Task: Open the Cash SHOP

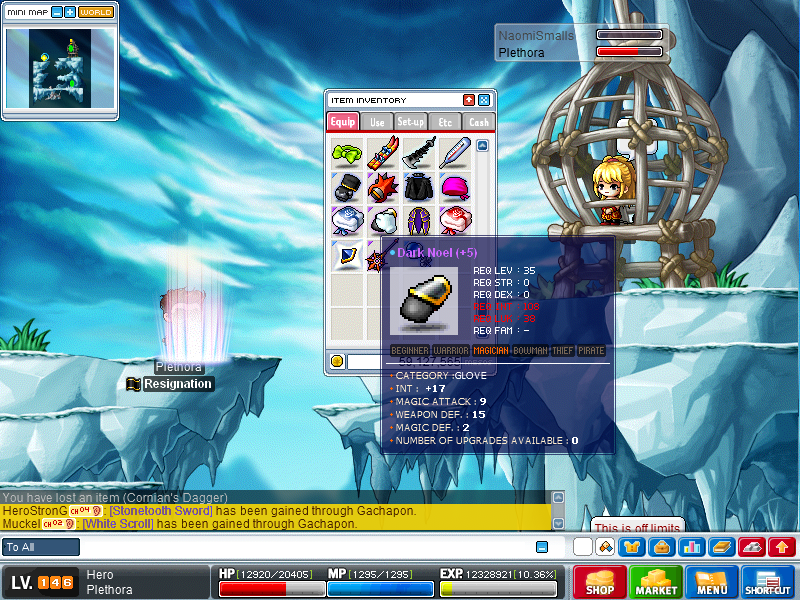Action: coord(600,582)
